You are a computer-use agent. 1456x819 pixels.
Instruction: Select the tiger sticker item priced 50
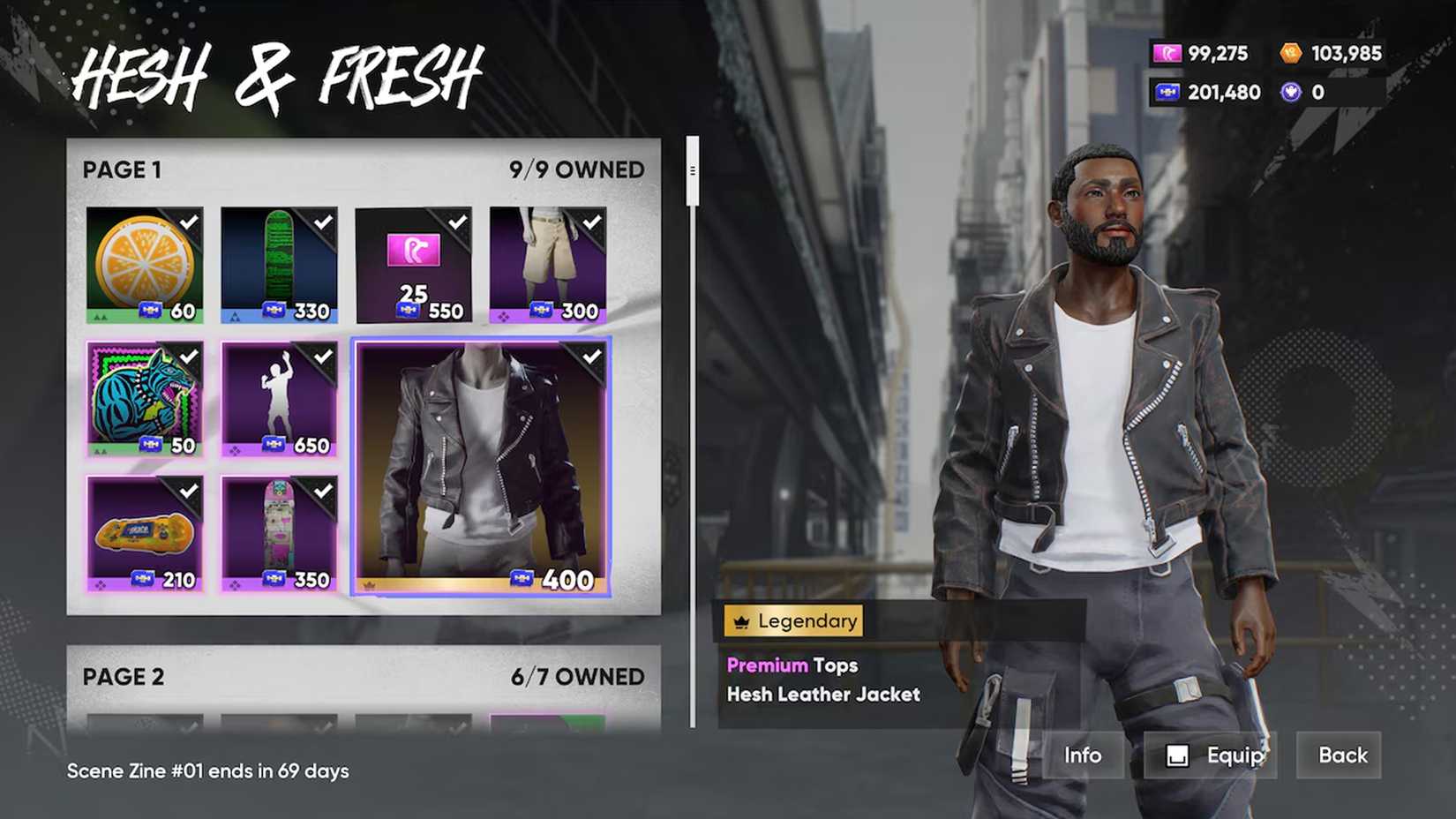coord(145,395)
